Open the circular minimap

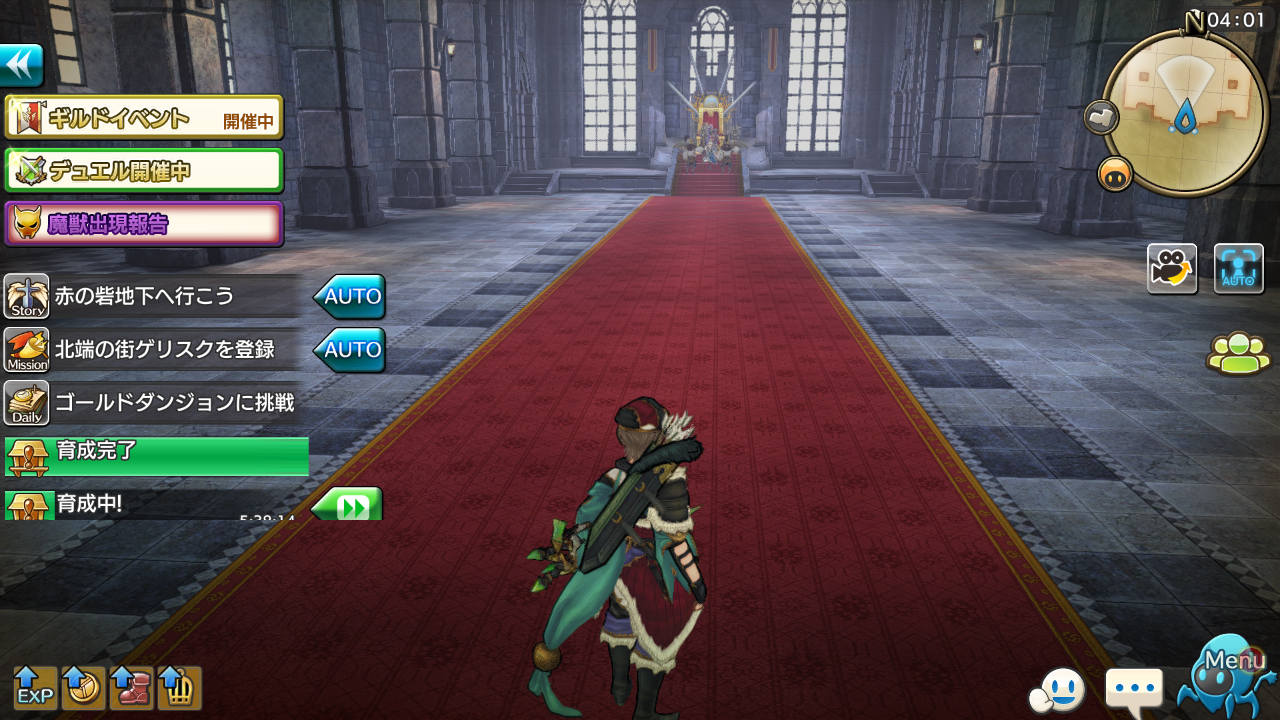click(1185, 111)
